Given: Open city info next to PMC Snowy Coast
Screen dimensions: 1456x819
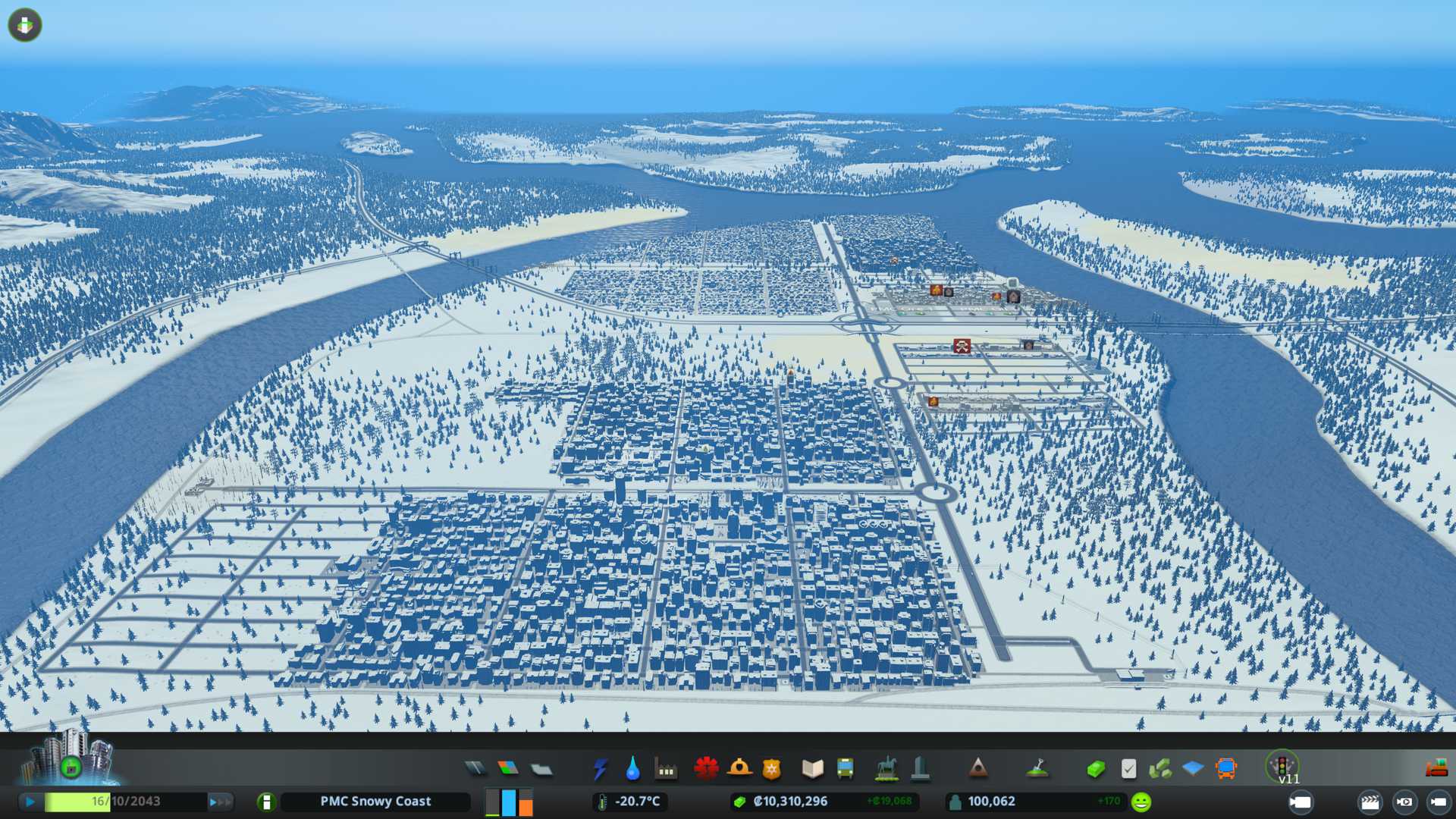Looking at the screenshot, I should (x=266, y=802).
